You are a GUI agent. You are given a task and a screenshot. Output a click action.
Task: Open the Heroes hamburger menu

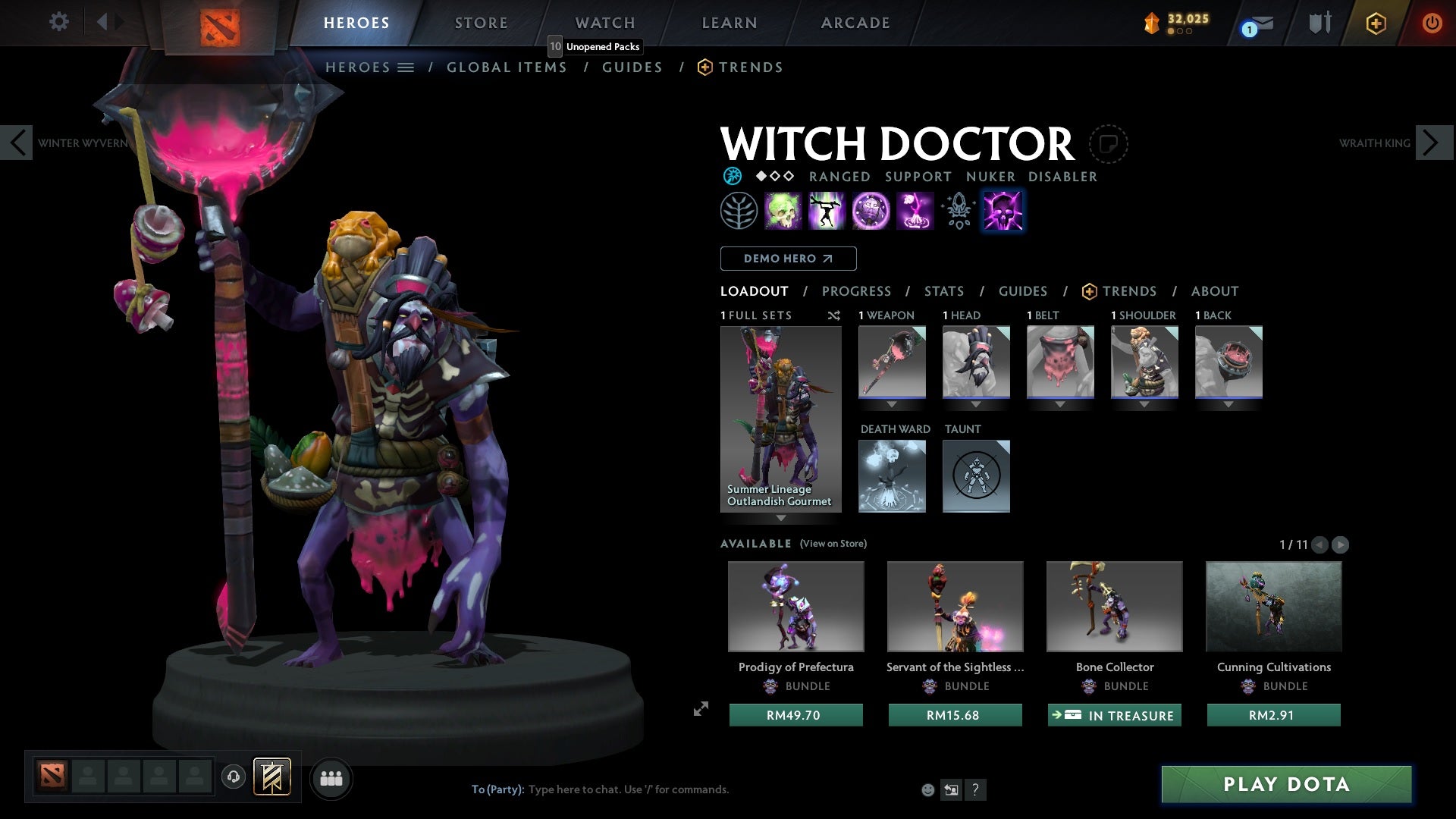coord(406,67)
